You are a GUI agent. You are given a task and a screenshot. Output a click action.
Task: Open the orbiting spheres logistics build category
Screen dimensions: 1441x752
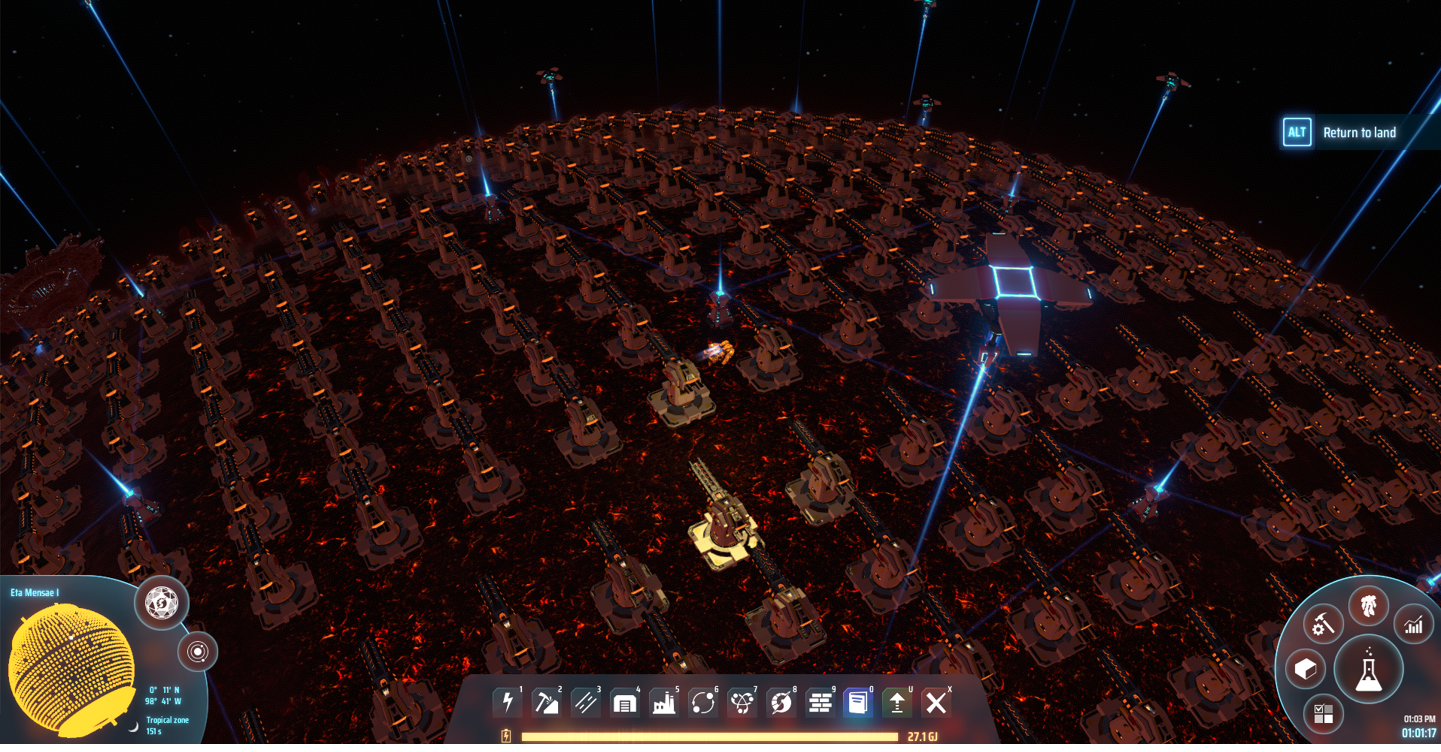click(x=702, y=703)
